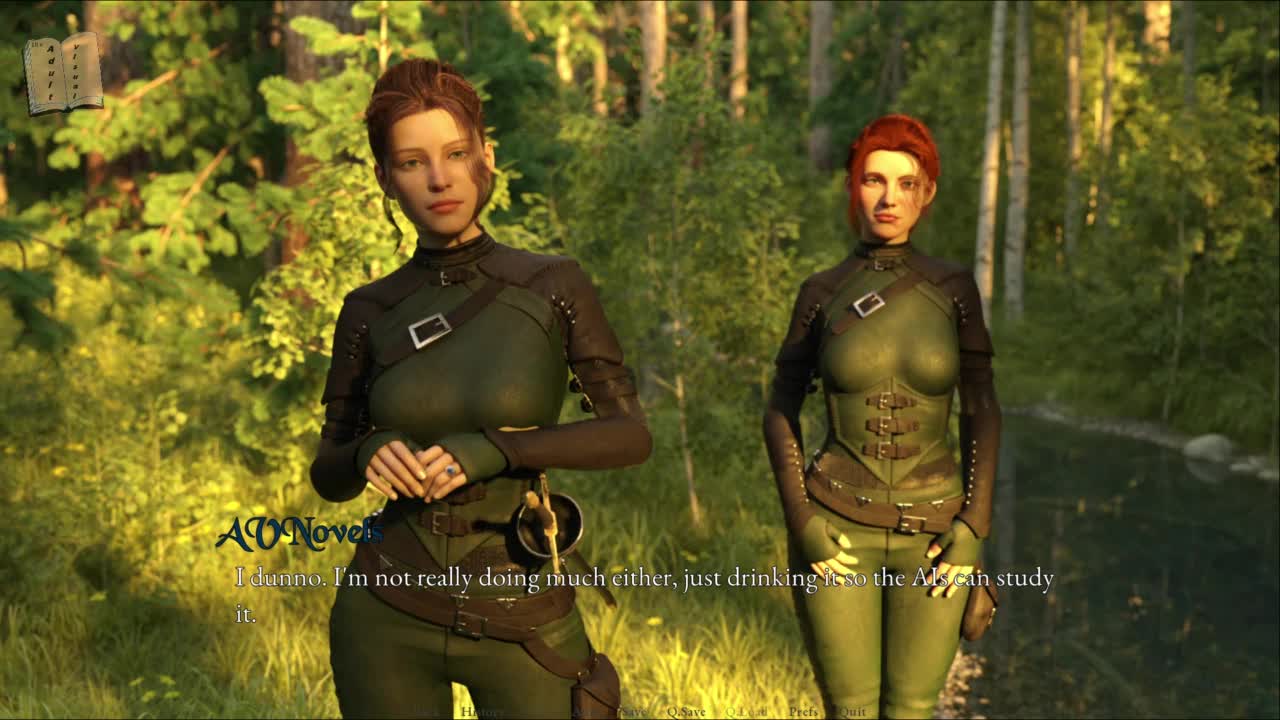This screenshot has height=720, width=1280.
Task: Quick load with Q.Load
Action: [x=746, y=712]
